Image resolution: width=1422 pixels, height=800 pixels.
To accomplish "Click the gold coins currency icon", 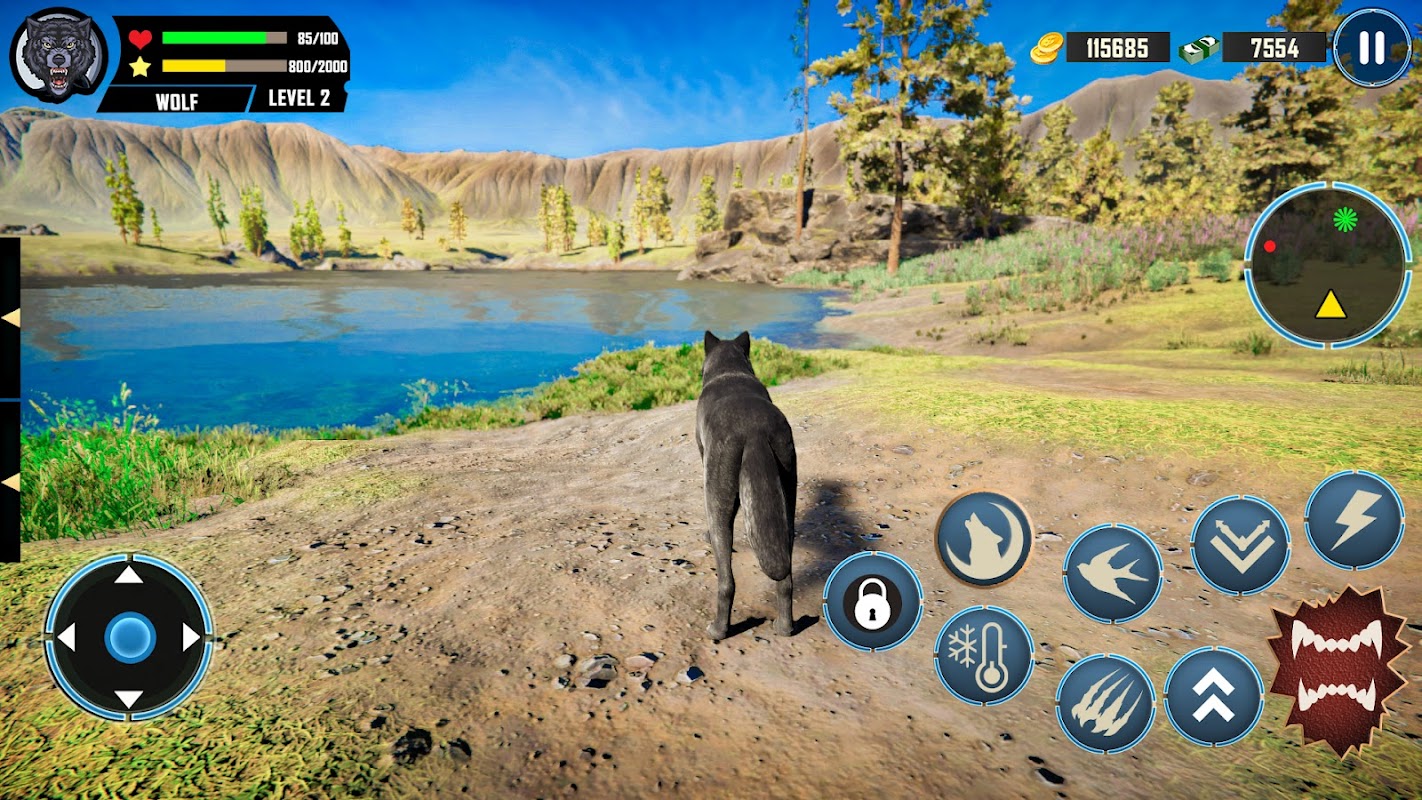I will point(1047,47).
